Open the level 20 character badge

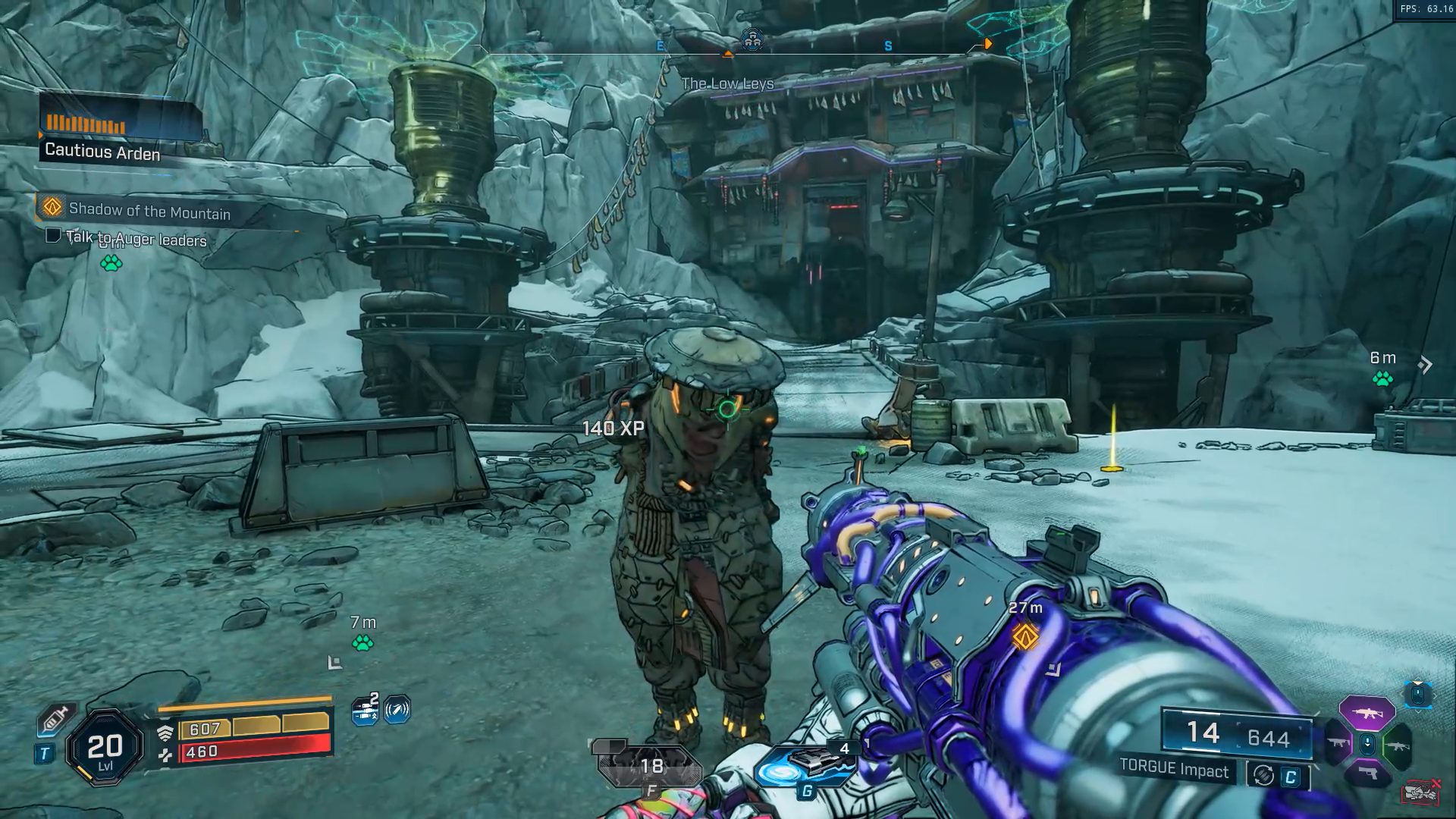point(105,748)
